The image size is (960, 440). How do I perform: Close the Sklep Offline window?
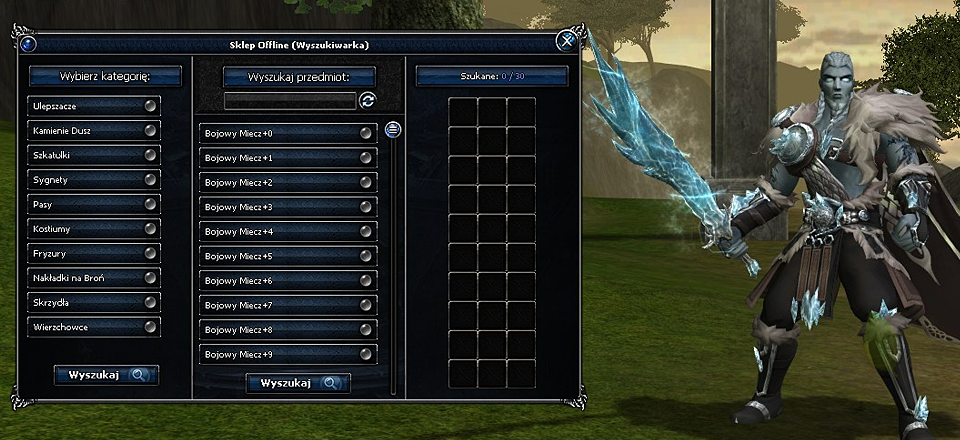point(566,41)
